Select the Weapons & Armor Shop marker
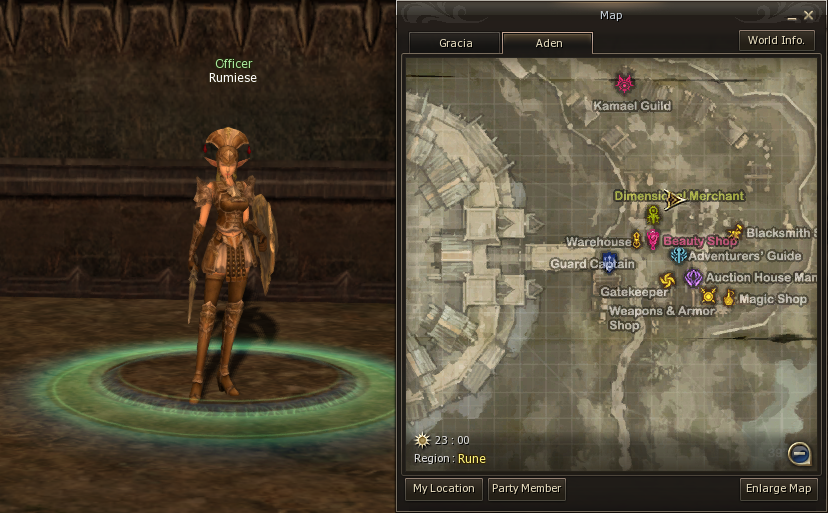Viewport: 828px width, 513px height. (709, 295)
